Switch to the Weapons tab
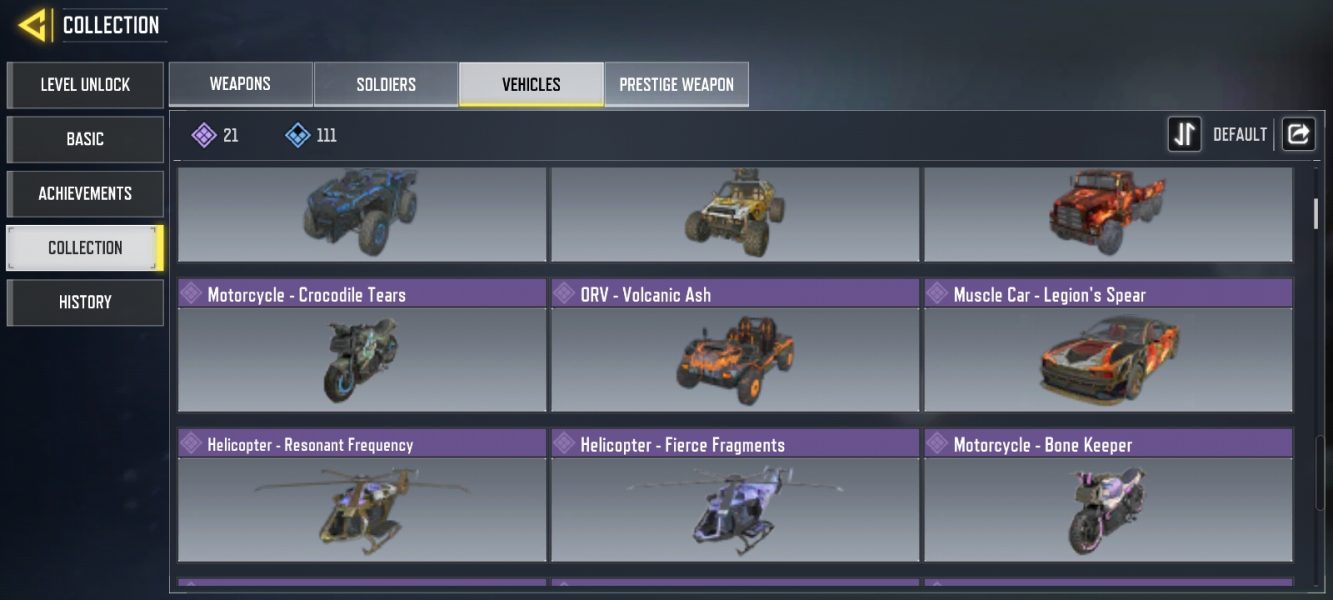 (x=240, y=84)
